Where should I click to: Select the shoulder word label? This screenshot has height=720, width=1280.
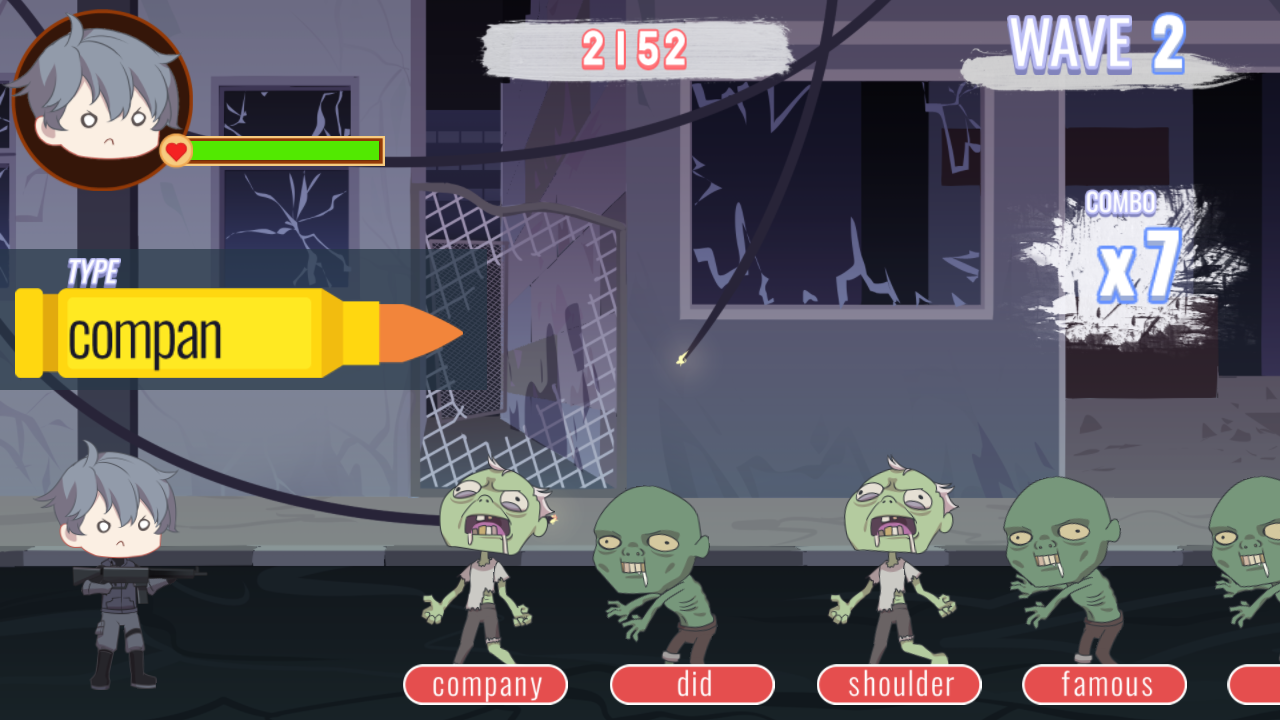click(899, 684)
